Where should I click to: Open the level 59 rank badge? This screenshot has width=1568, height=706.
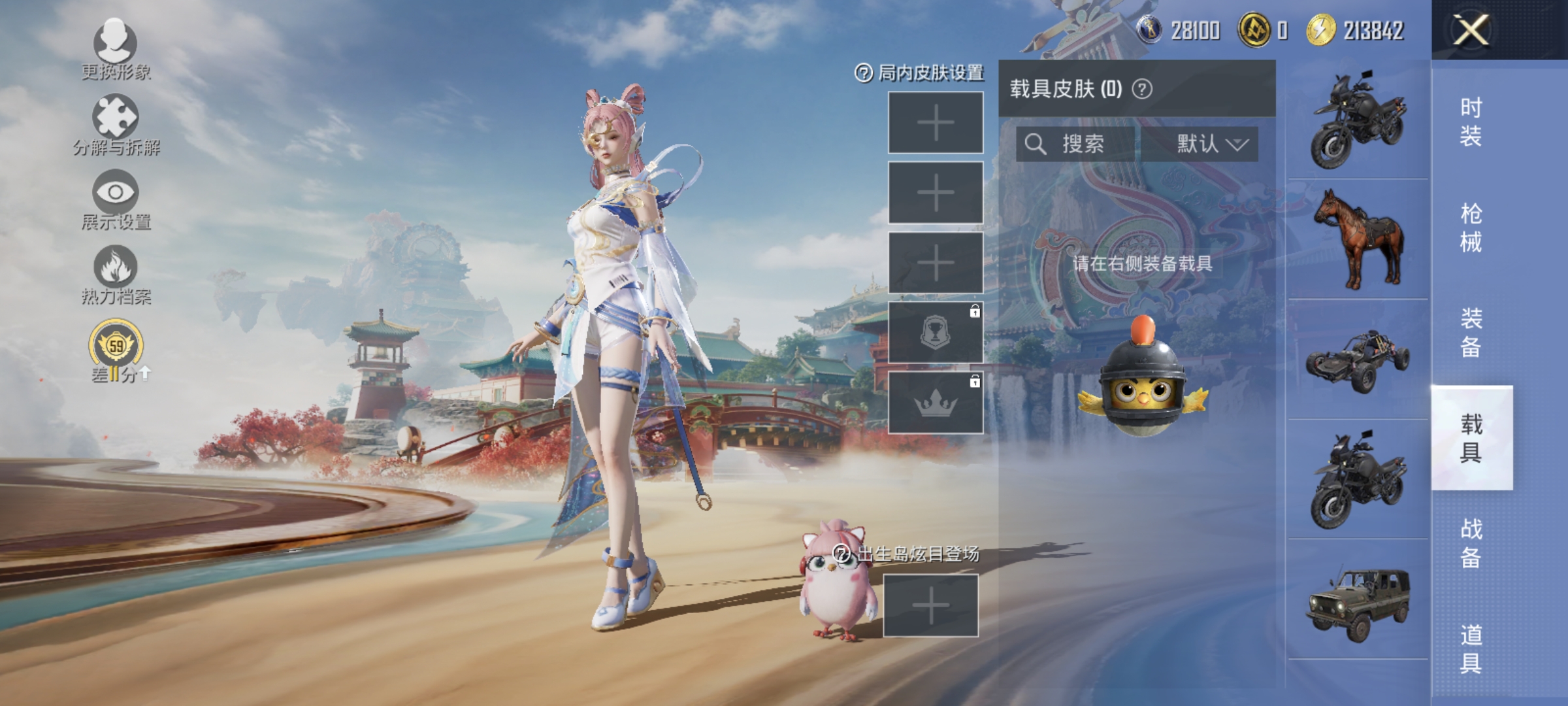116,346
